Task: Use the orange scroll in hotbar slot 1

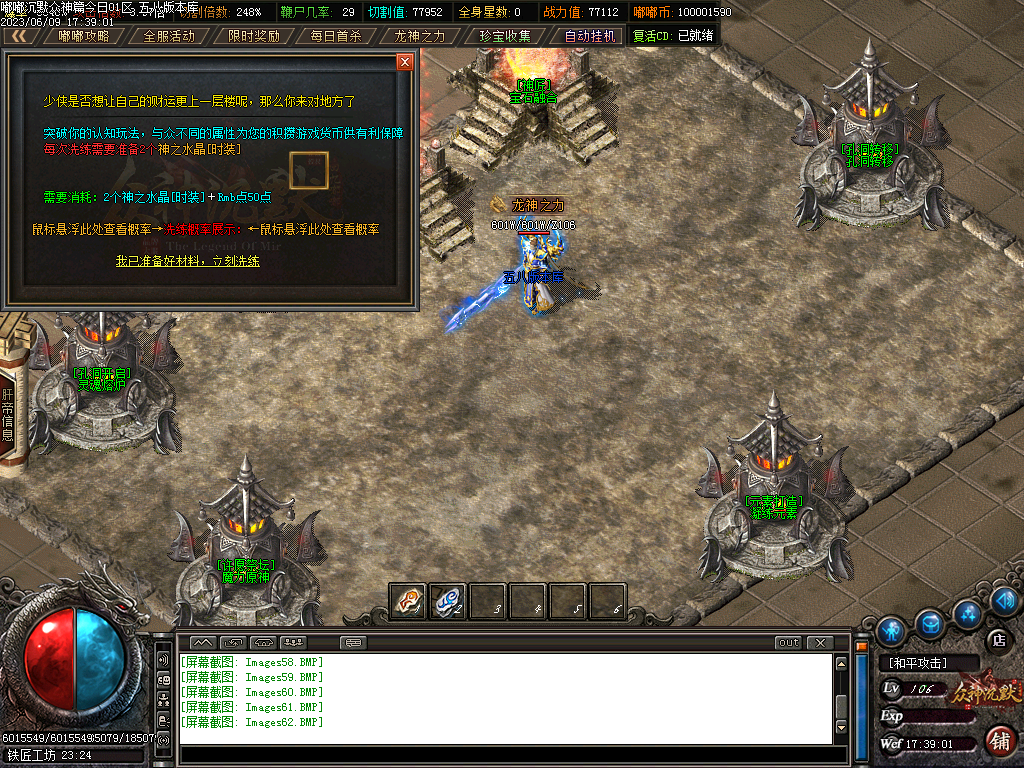Action: pyautogui.click(x=407, y=601)
